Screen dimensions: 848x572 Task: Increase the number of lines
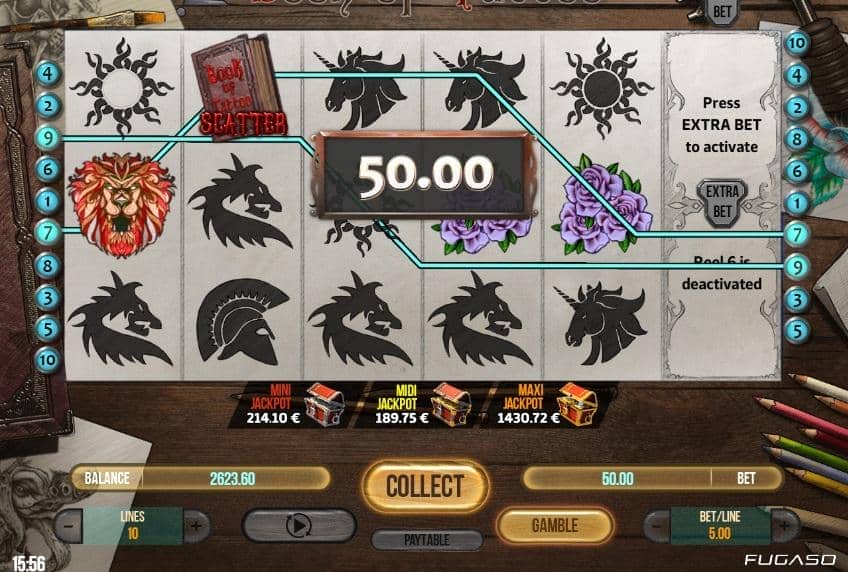tap(195, 524)
